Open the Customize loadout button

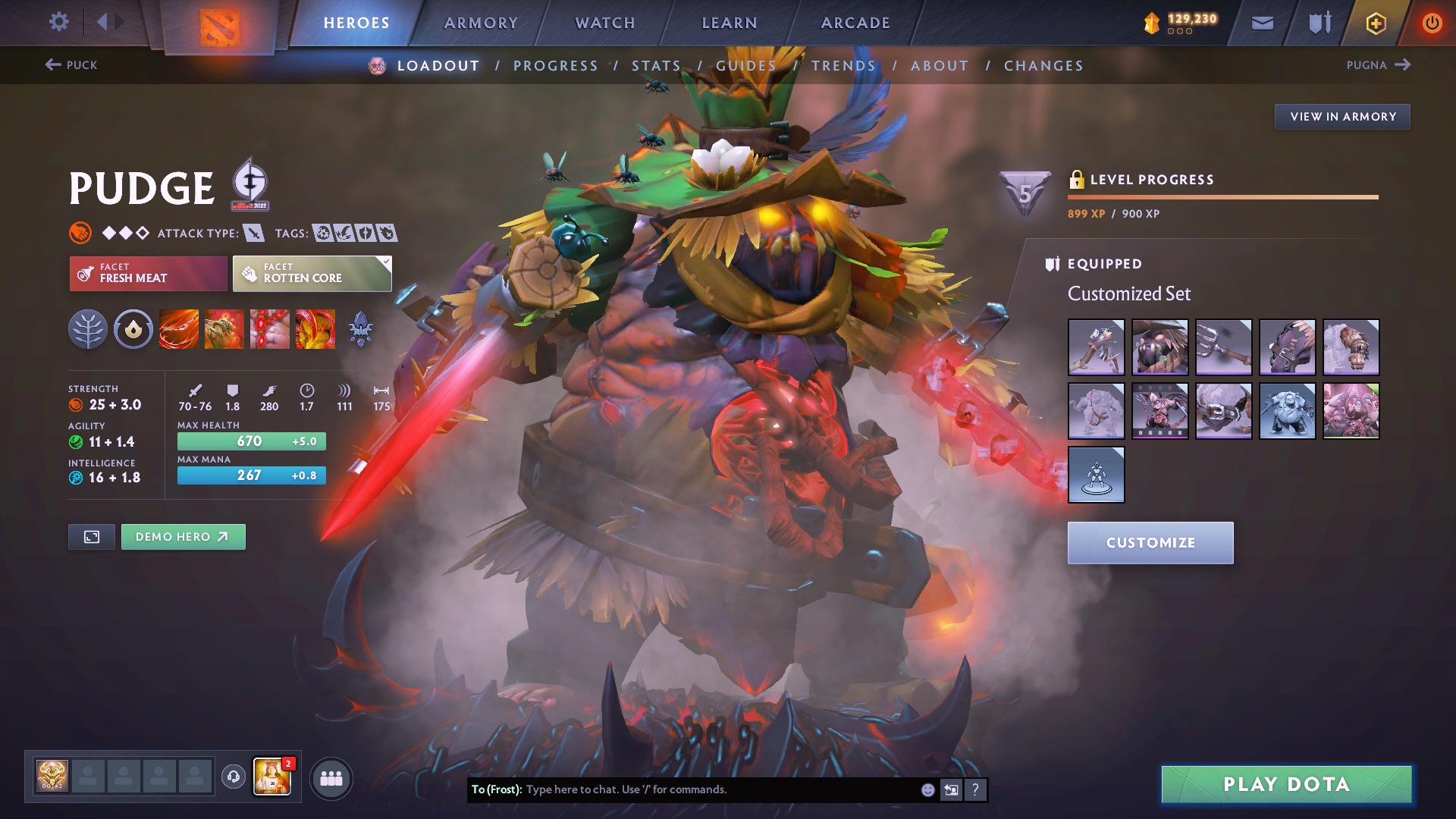(1150, 543)
